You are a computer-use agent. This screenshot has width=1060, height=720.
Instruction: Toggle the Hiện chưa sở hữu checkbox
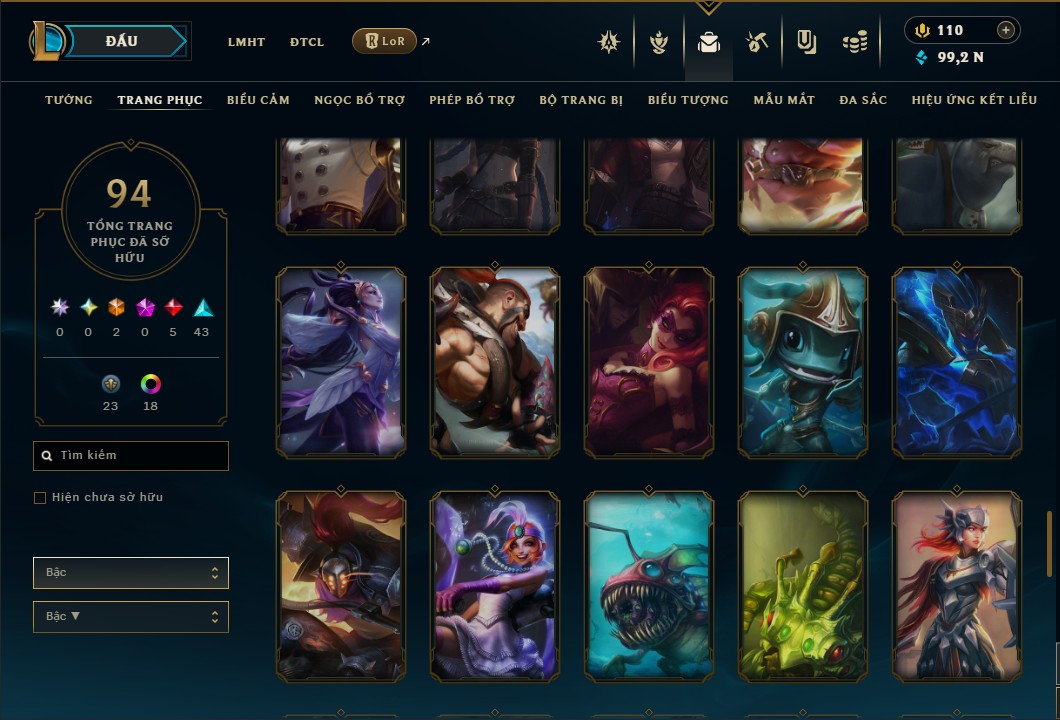pyautogui.click(x=40, y=498)
